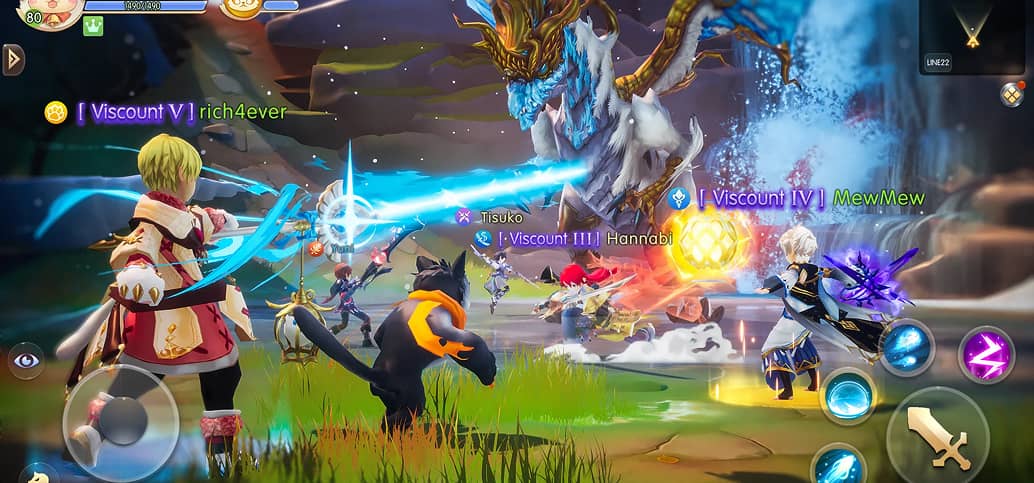1034x483 pixels.
Task: Activate the purple lightning skill
Action: pos(986,354)
